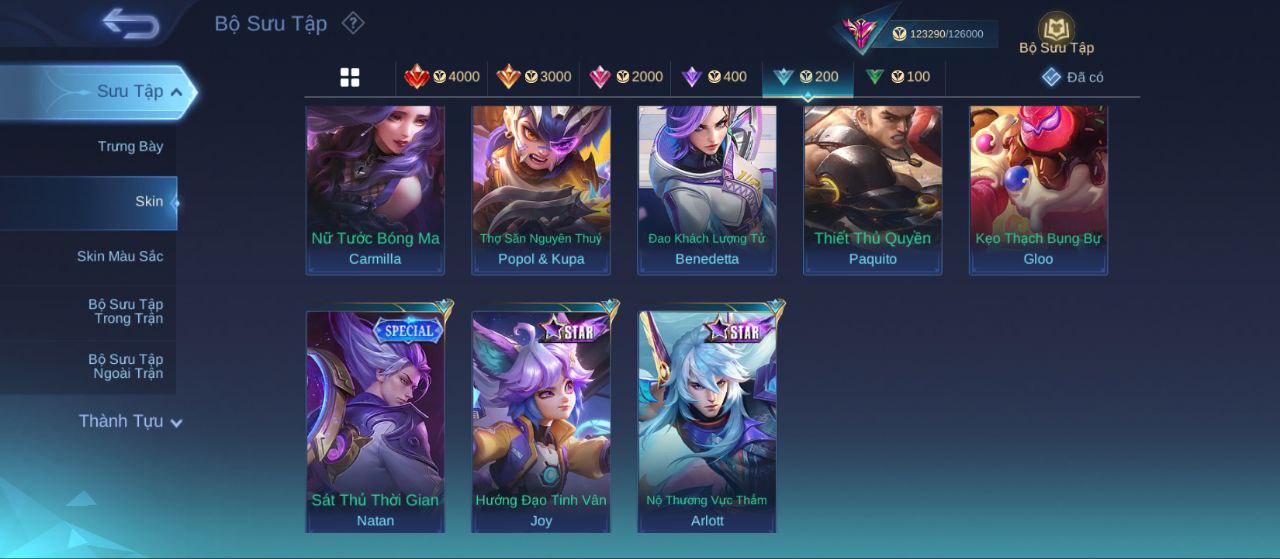Switch to the 100 points tier tab

click(898, 77)
